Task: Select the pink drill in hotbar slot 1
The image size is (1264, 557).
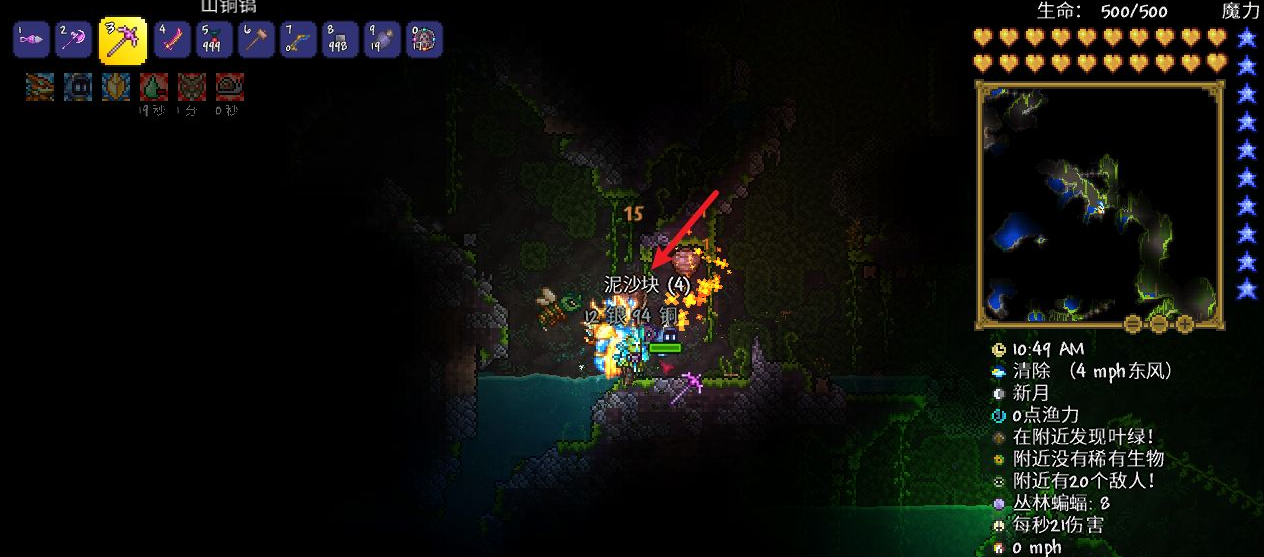Action: [31, 41]
